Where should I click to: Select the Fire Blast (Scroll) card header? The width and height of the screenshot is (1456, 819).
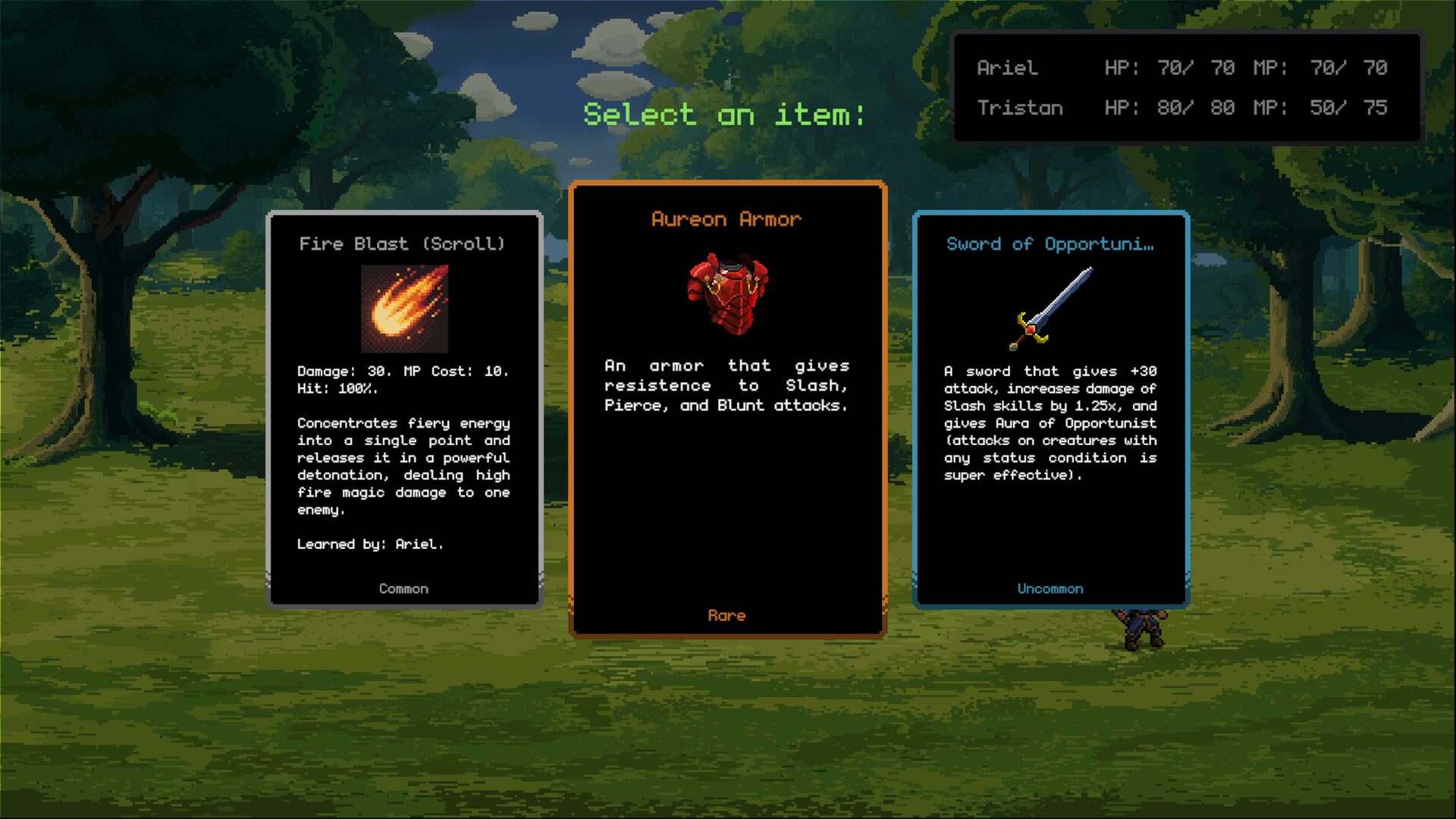point(403,243)
